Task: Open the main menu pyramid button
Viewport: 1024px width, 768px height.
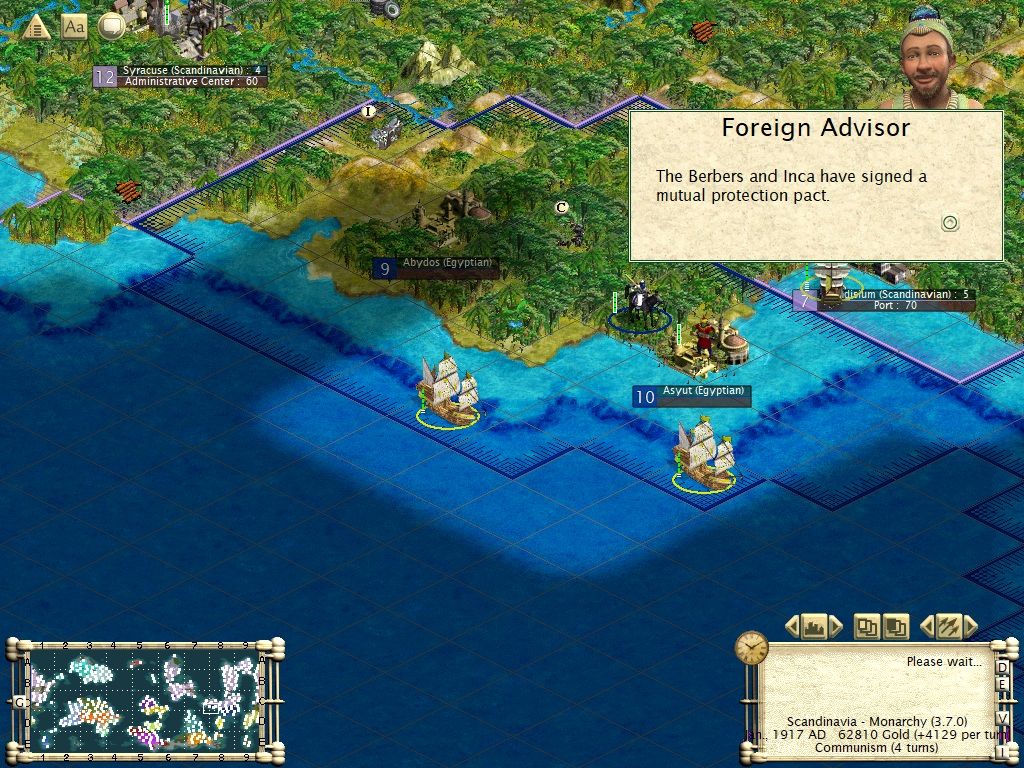Action: pos(36,27)
